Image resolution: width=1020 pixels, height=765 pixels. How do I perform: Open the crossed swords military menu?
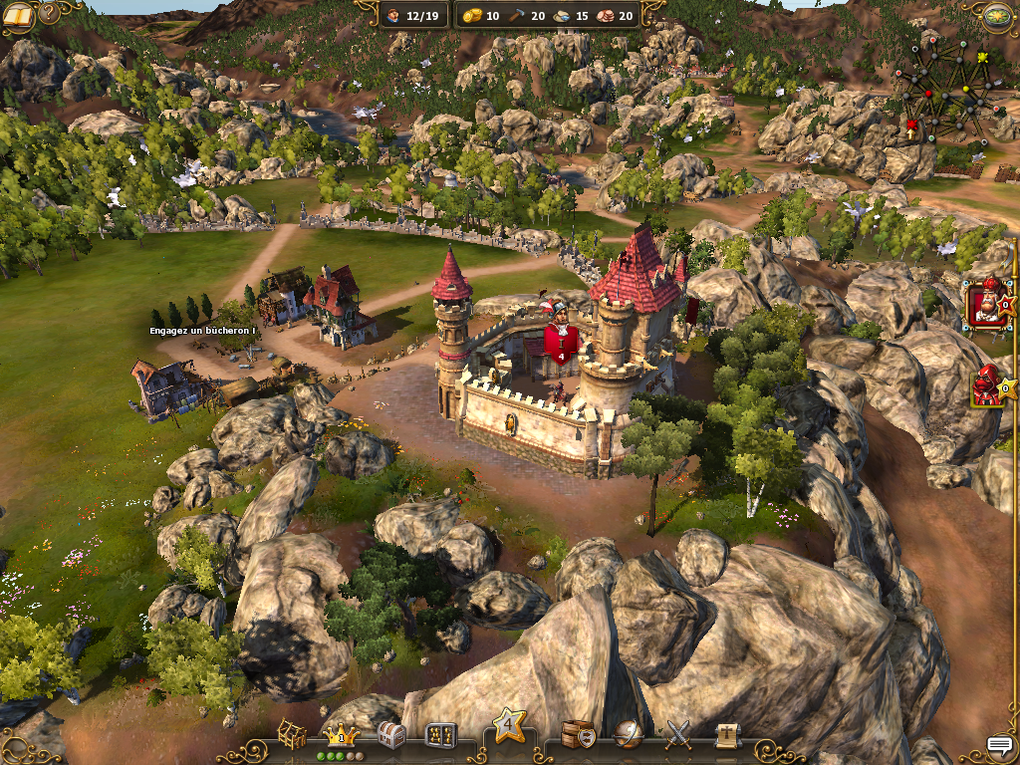pyautogui.click(x=679, y=735)
